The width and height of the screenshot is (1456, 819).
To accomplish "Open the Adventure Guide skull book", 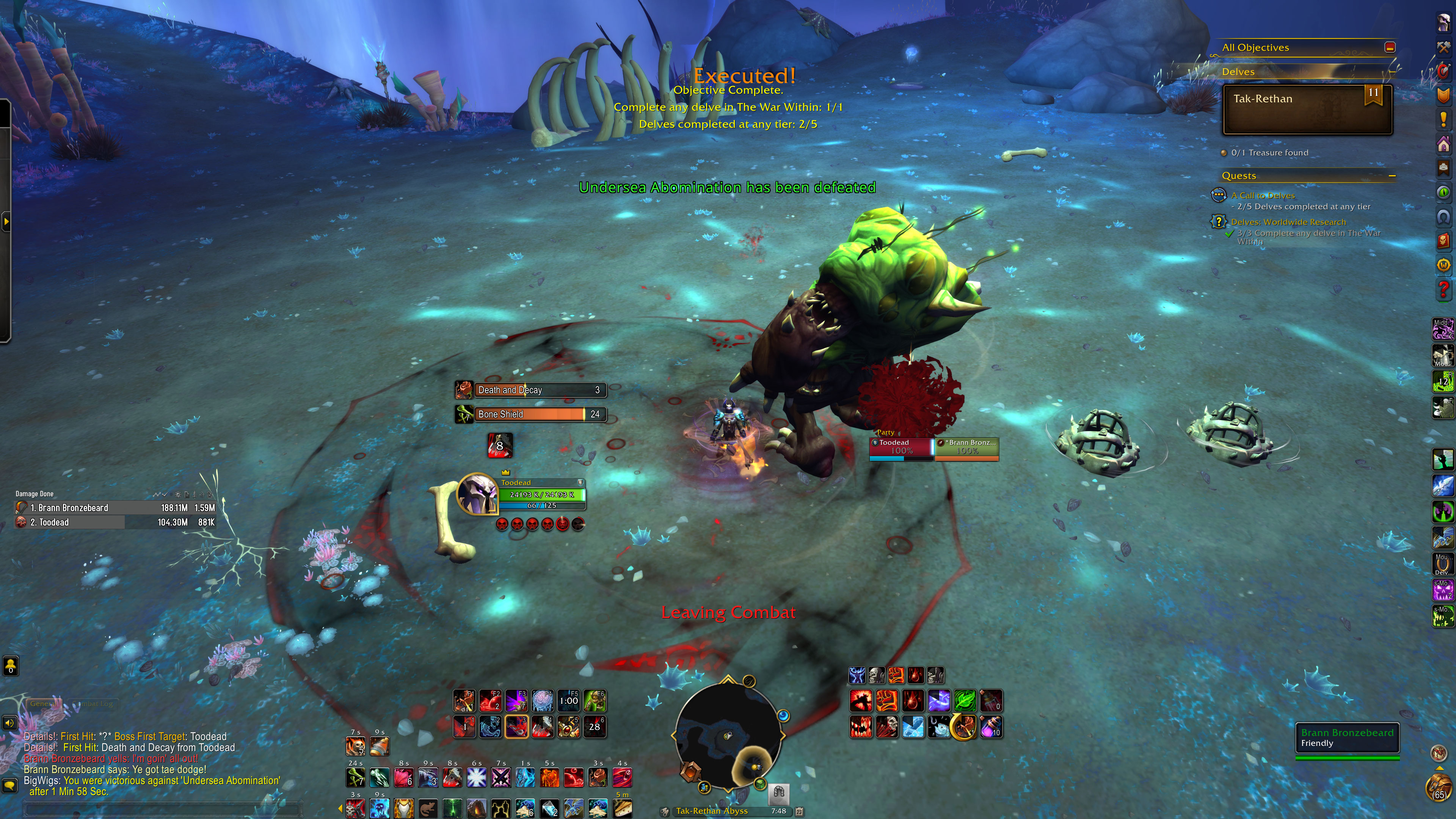I will (1443, 241).
